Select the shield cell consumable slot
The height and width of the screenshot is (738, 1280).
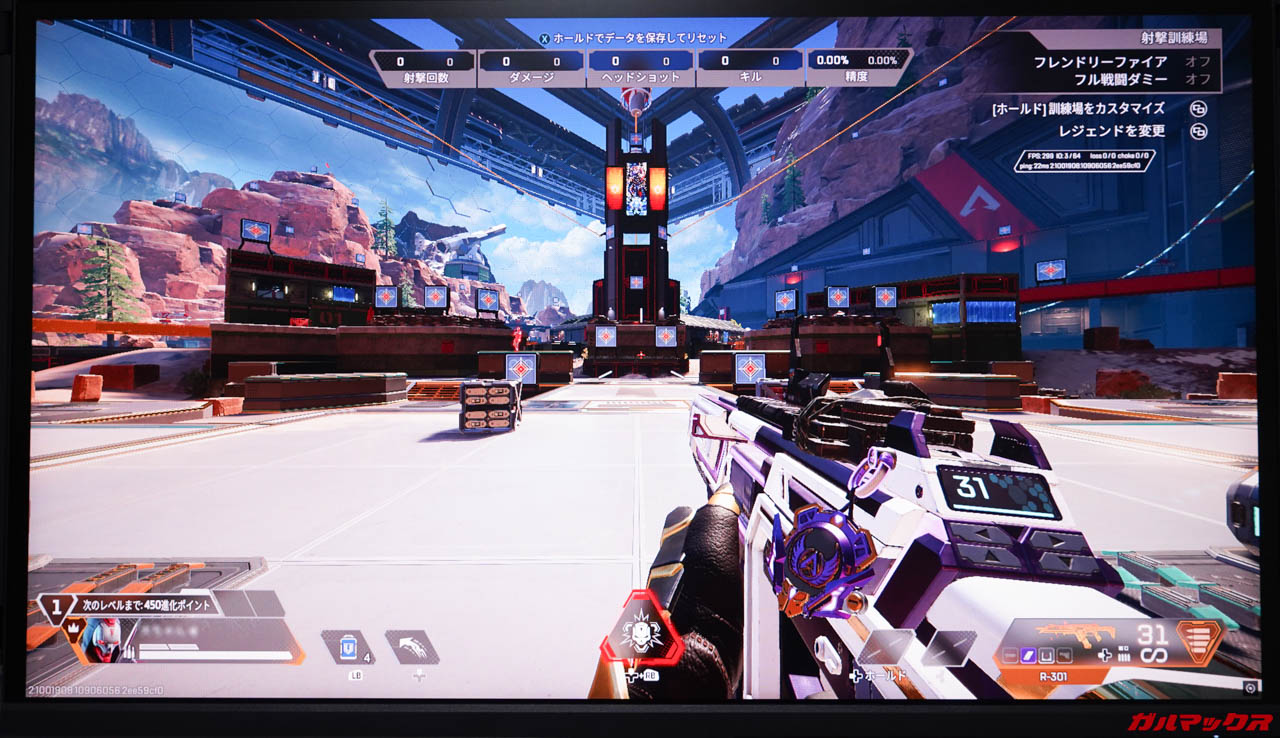[x=348, y=647]
